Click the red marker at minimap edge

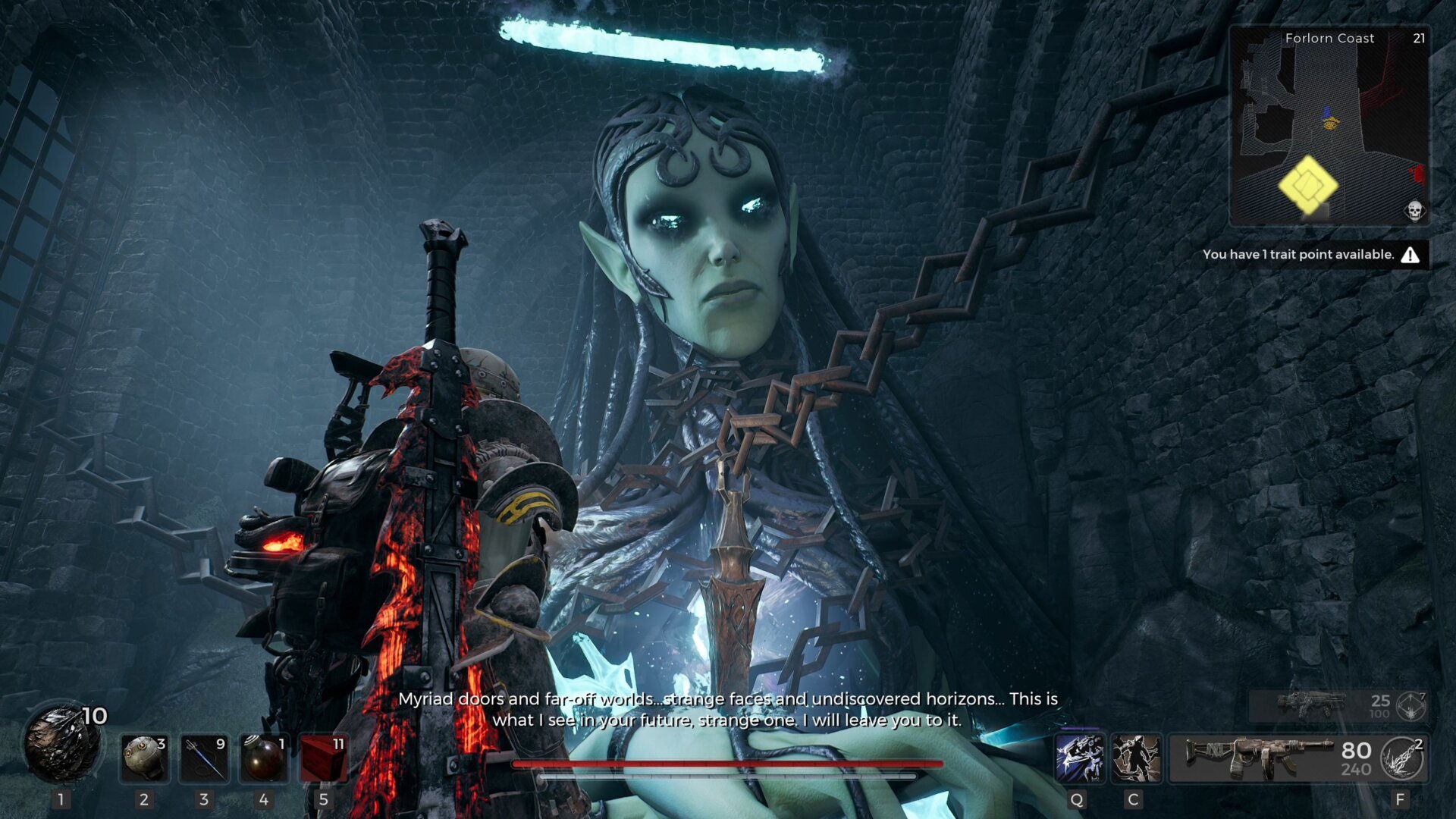[x=1417, y=173]
